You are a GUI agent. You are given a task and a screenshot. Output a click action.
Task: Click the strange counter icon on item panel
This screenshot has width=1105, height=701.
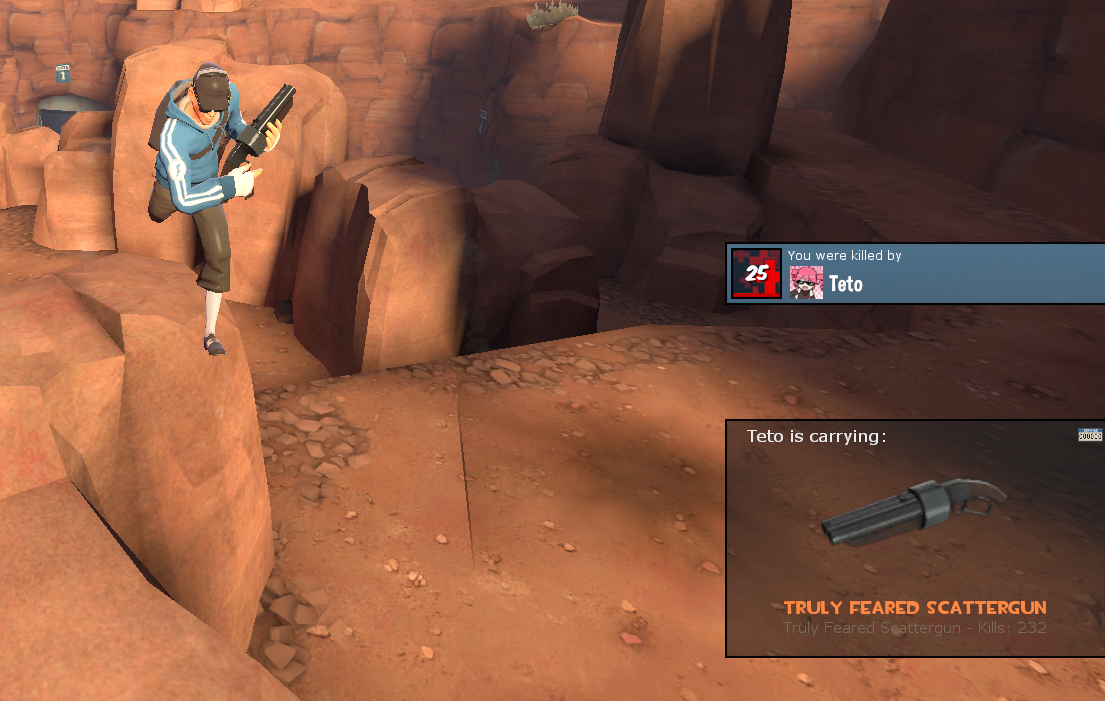1090,435
